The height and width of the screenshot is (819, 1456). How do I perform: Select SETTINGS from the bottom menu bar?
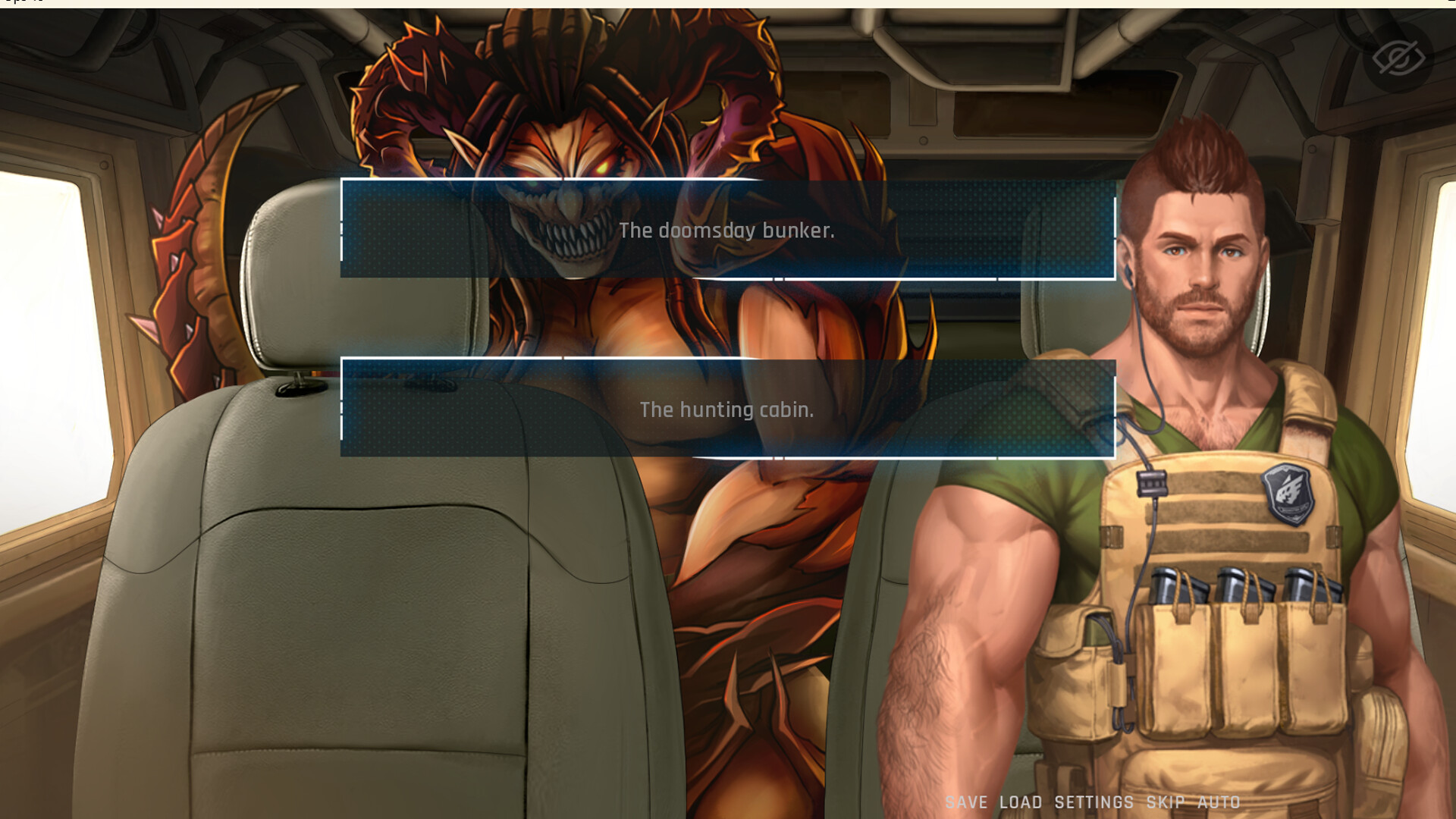click(1092, 802)
